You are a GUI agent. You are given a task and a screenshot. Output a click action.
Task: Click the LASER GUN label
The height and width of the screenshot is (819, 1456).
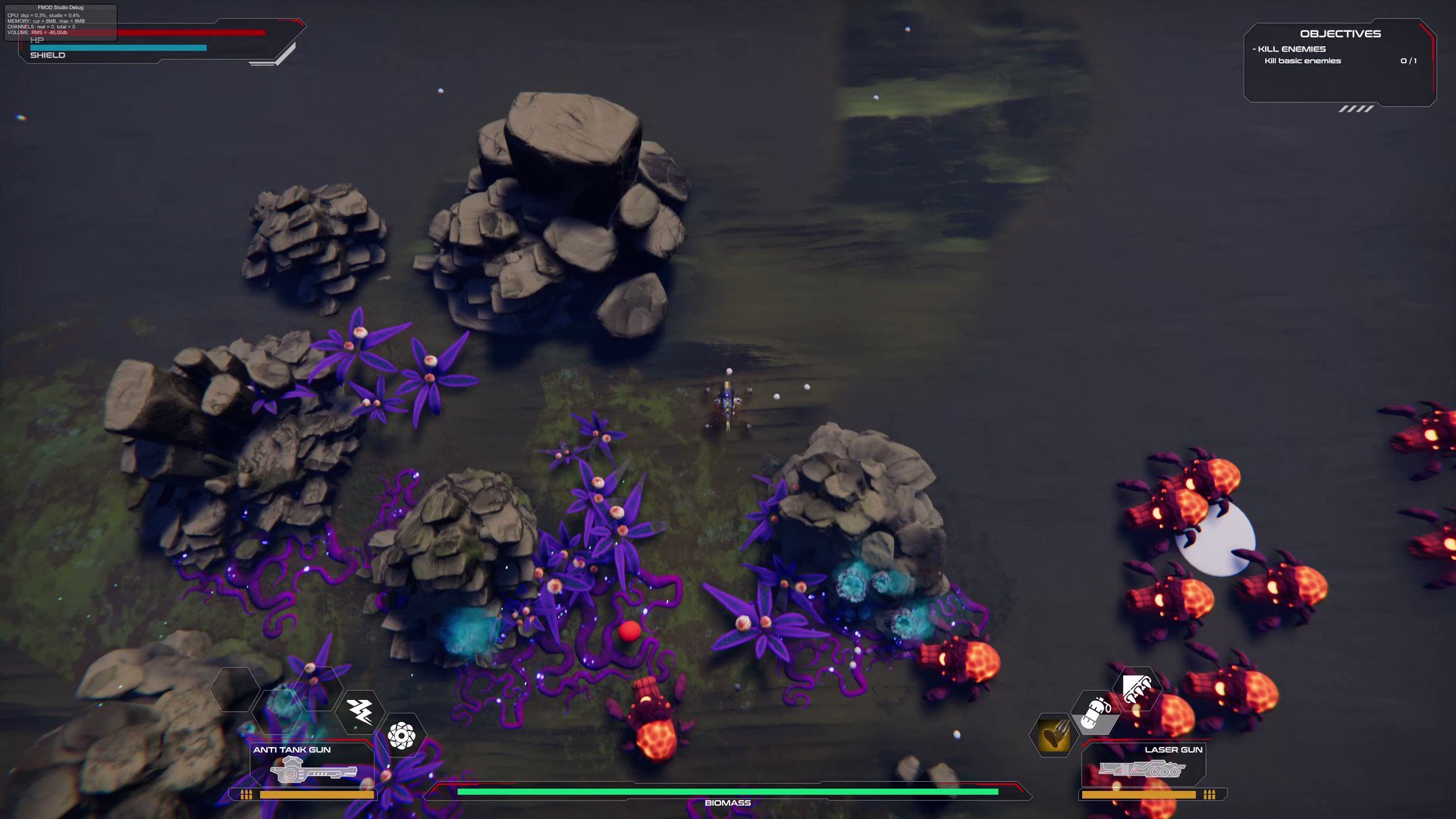click(1173, 749)
